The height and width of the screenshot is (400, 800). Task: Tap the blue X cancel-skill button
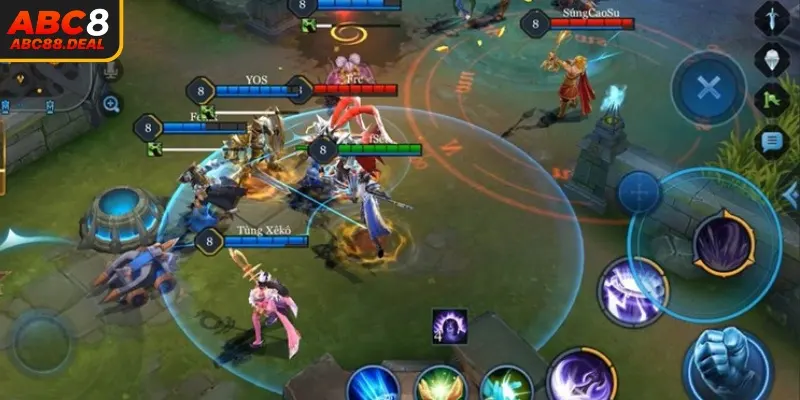click(708, 88)
